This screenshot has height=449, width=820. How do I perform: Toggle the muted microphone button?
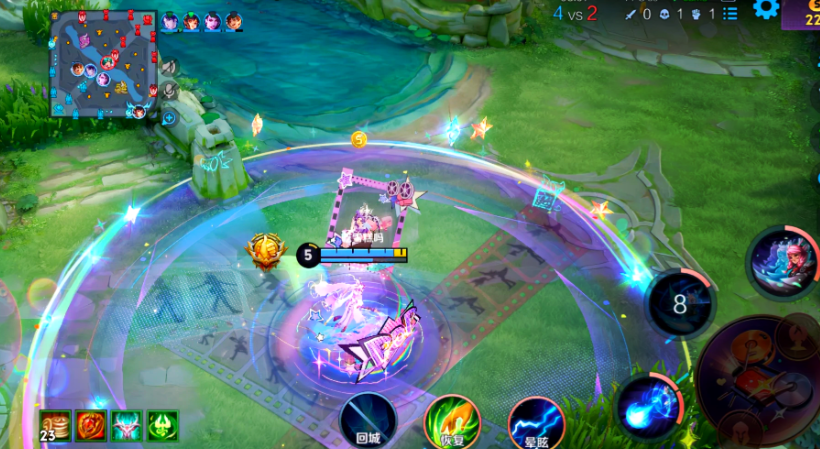pos(169,91)
